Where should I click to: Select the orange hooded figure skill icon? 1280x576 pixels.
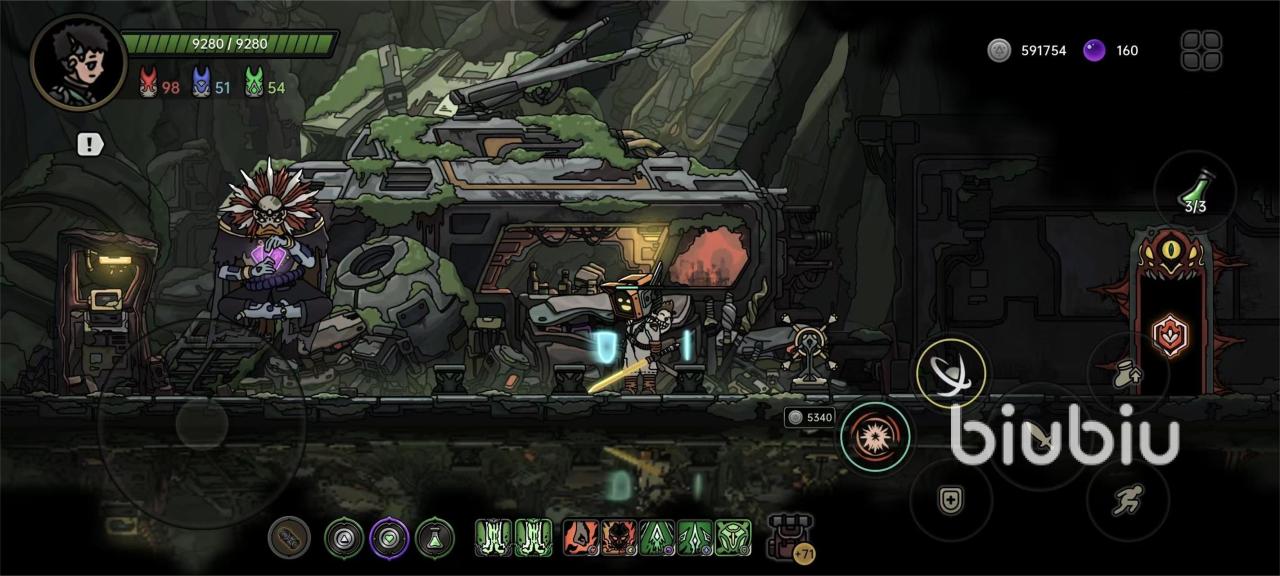pyautogui.click(x=581, y=538)
